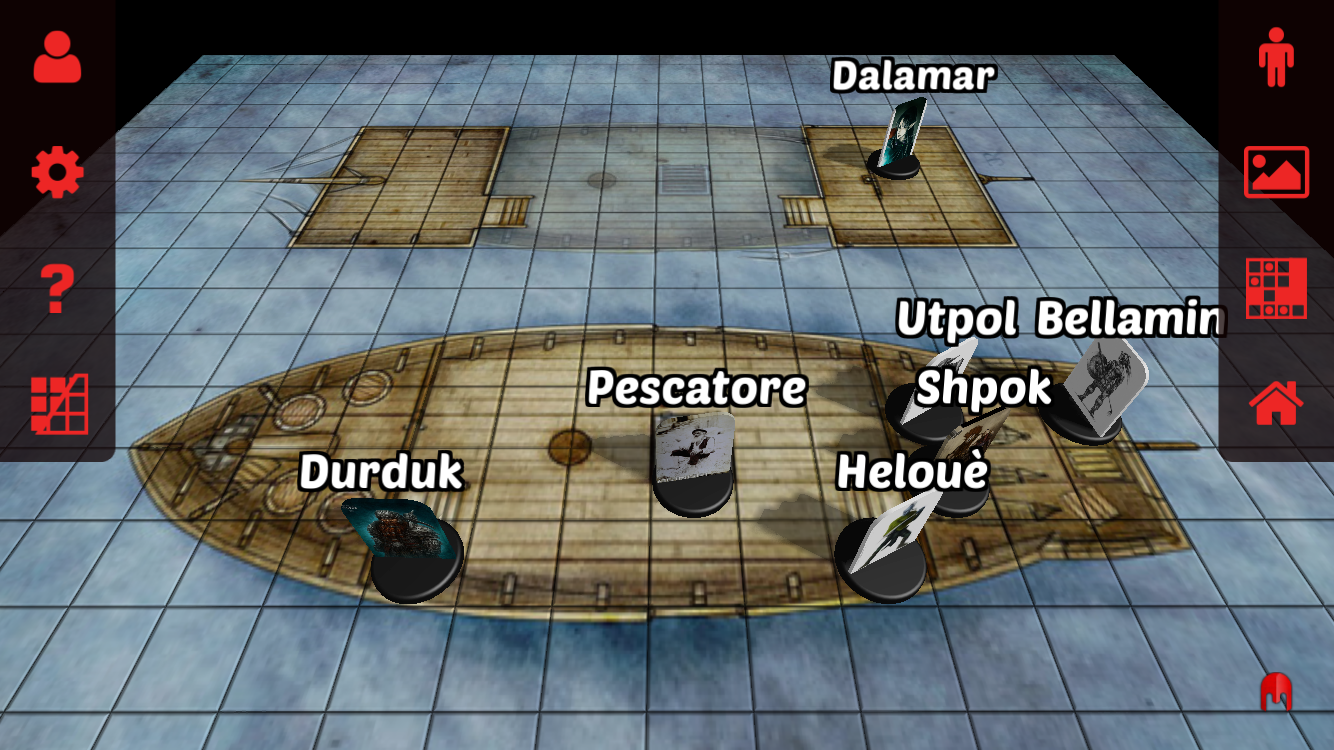Go home with the house icon
The width and height of the screenshot is (1334, 750).
coord(1276,403)
